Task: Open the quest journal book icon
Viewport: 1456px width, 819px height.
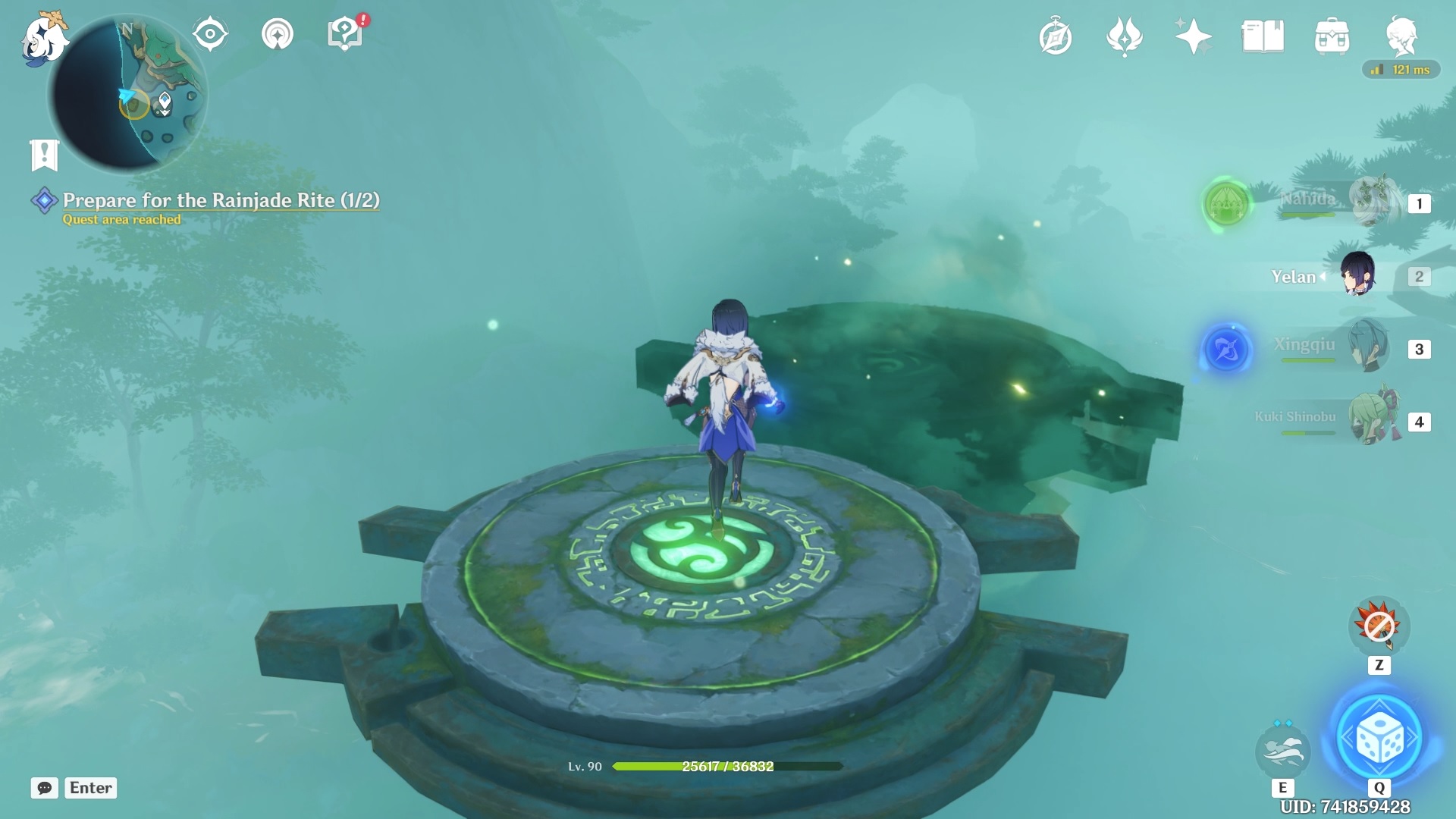Action: tap(1261, 34)
